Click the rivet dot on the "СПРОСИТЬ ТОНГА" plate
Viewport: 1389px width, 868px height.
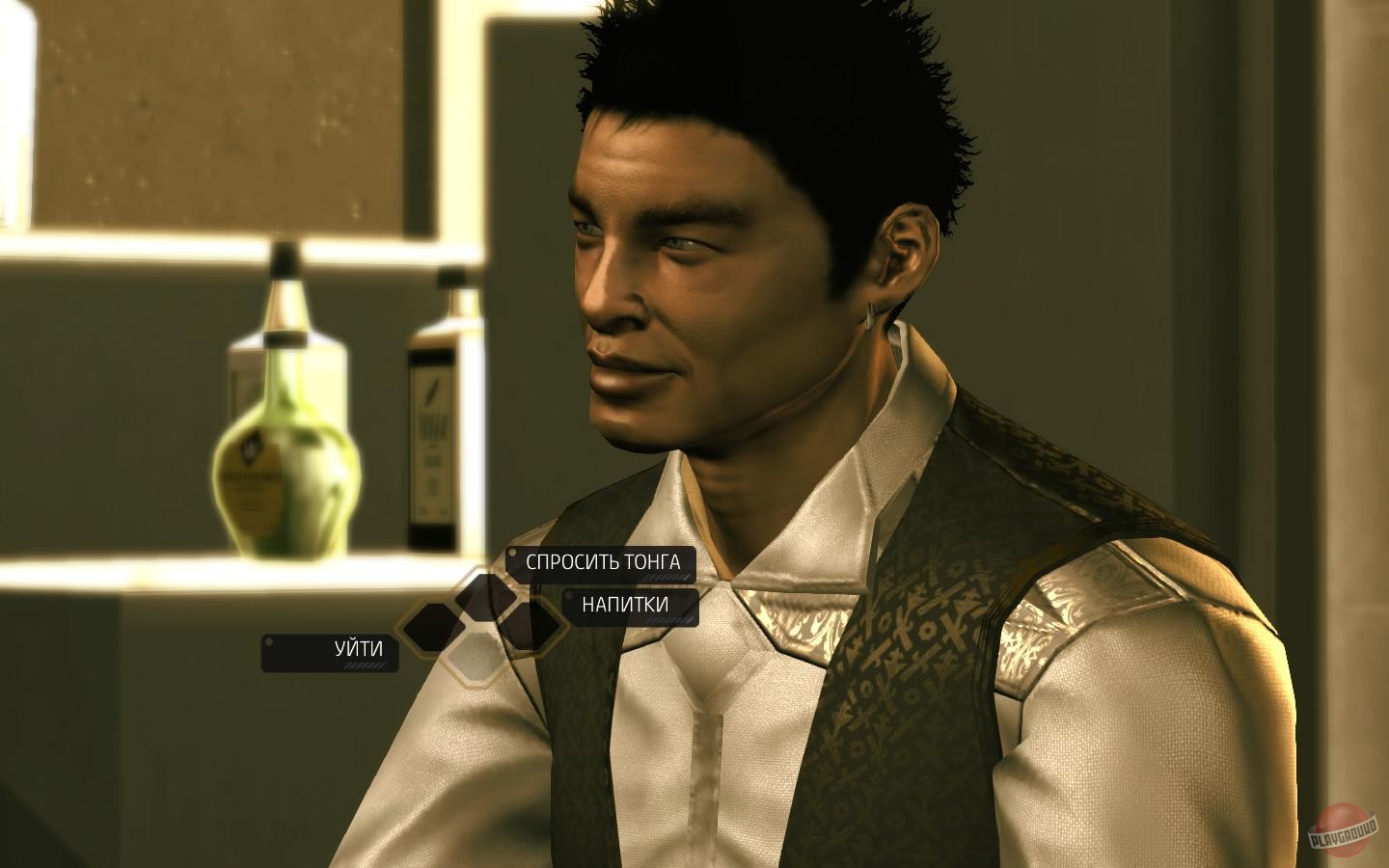coord(511,553)
